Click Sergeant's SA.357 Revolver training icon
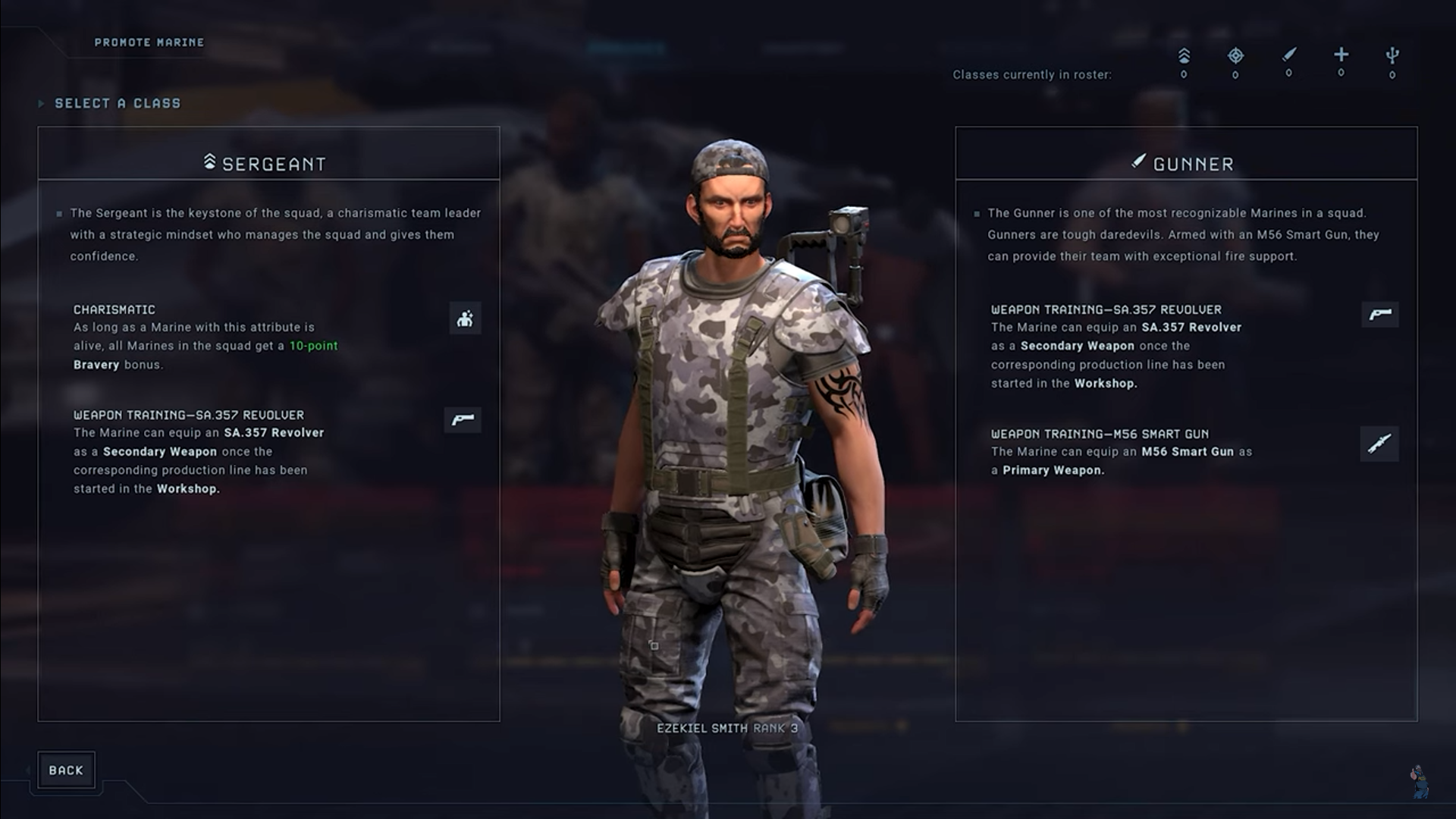 click(463, 419)
